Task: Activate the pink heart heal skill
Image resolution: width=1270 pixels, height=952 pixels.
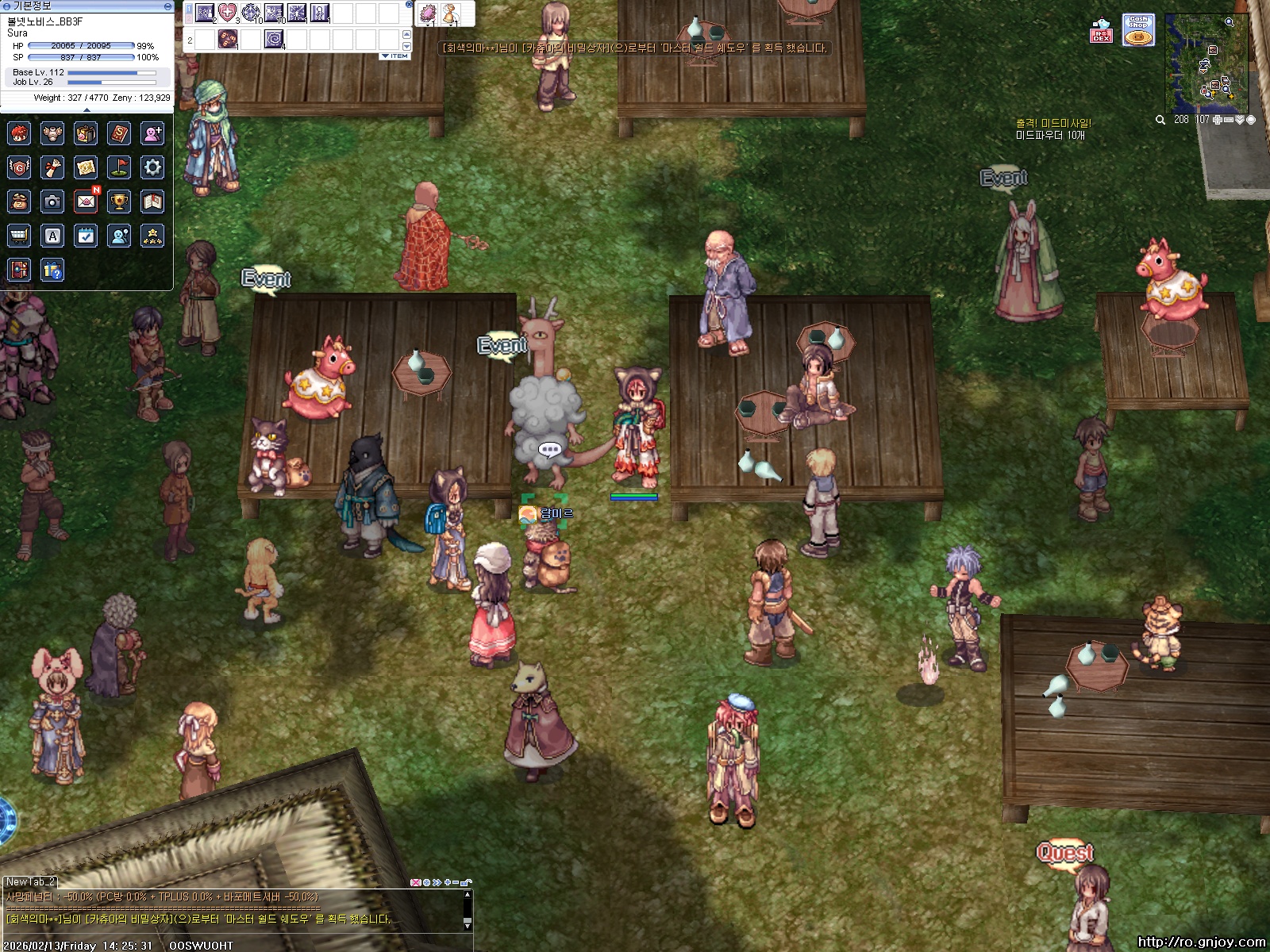Action: pos(228,13)
